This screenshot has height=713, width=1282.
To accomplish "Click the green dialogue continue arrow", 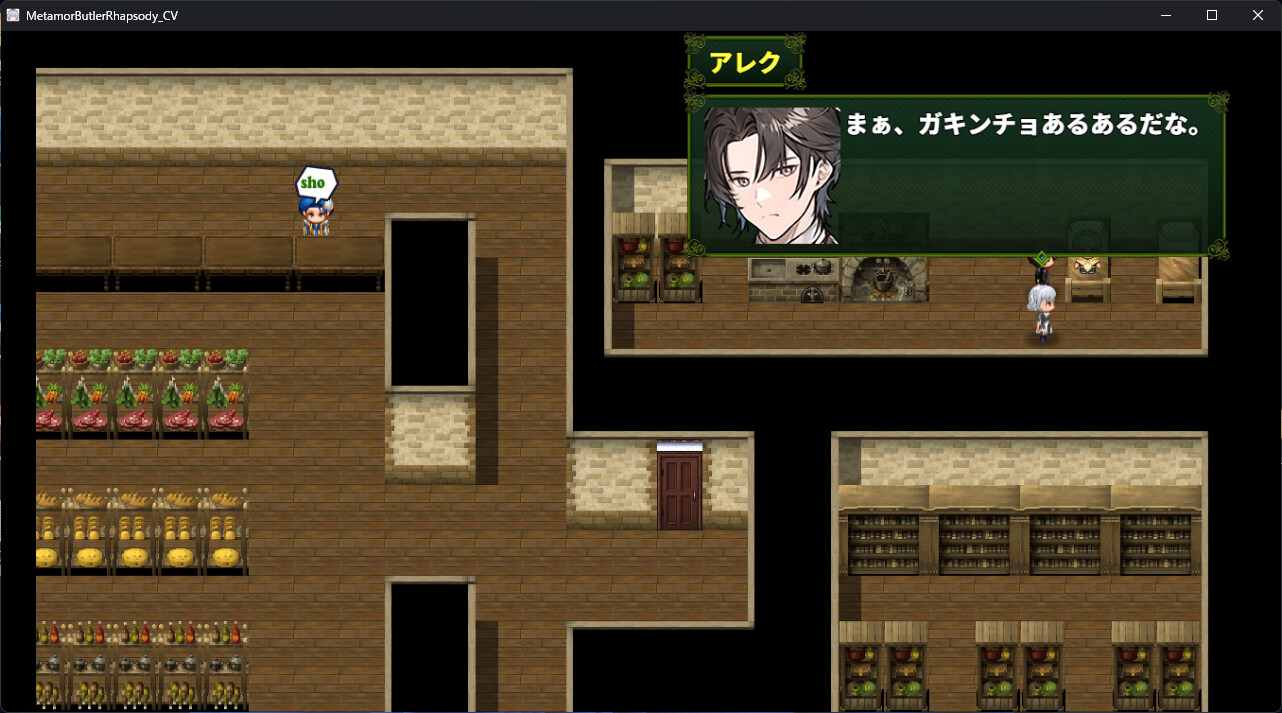I will coord(1042,258).
